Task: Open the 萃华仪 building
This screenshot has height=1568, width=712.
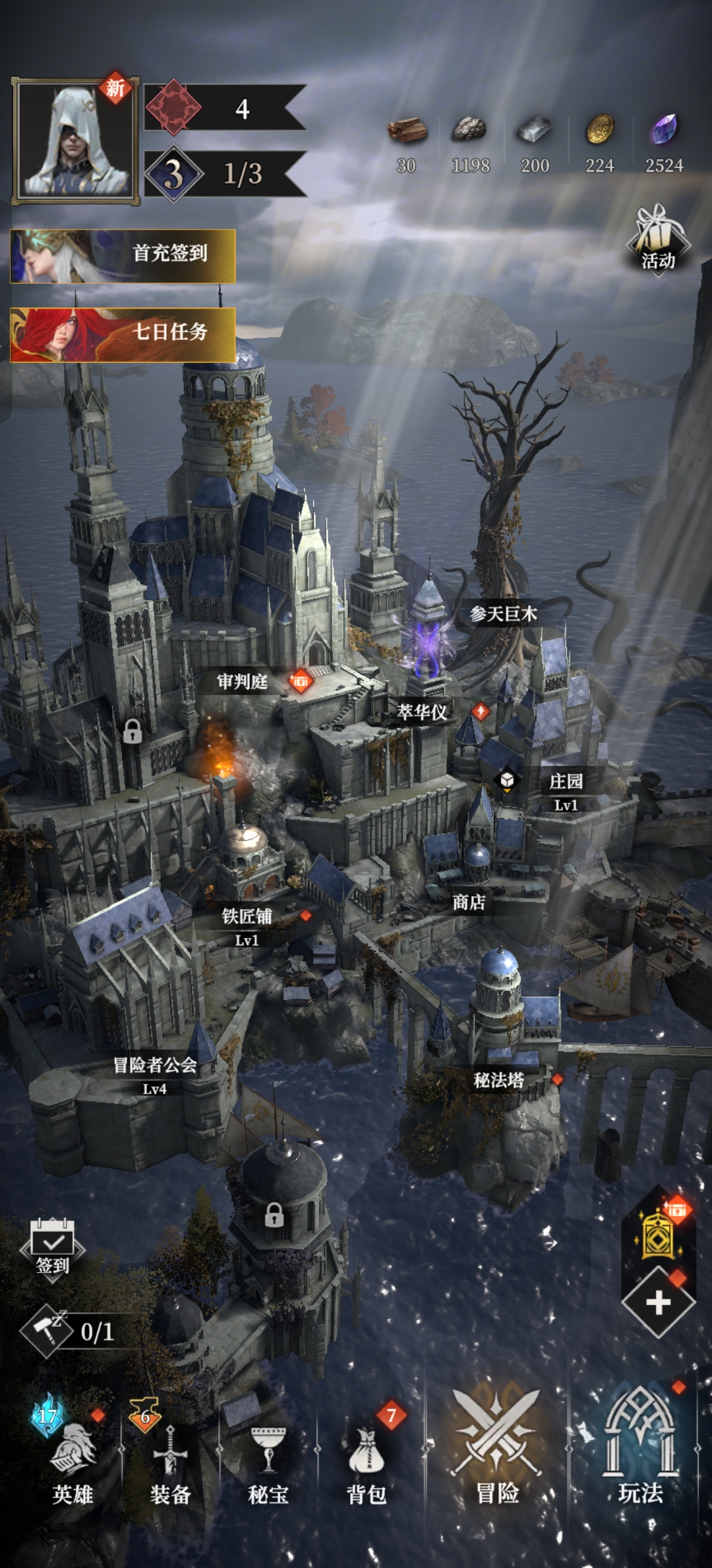Action: (422, 712)
